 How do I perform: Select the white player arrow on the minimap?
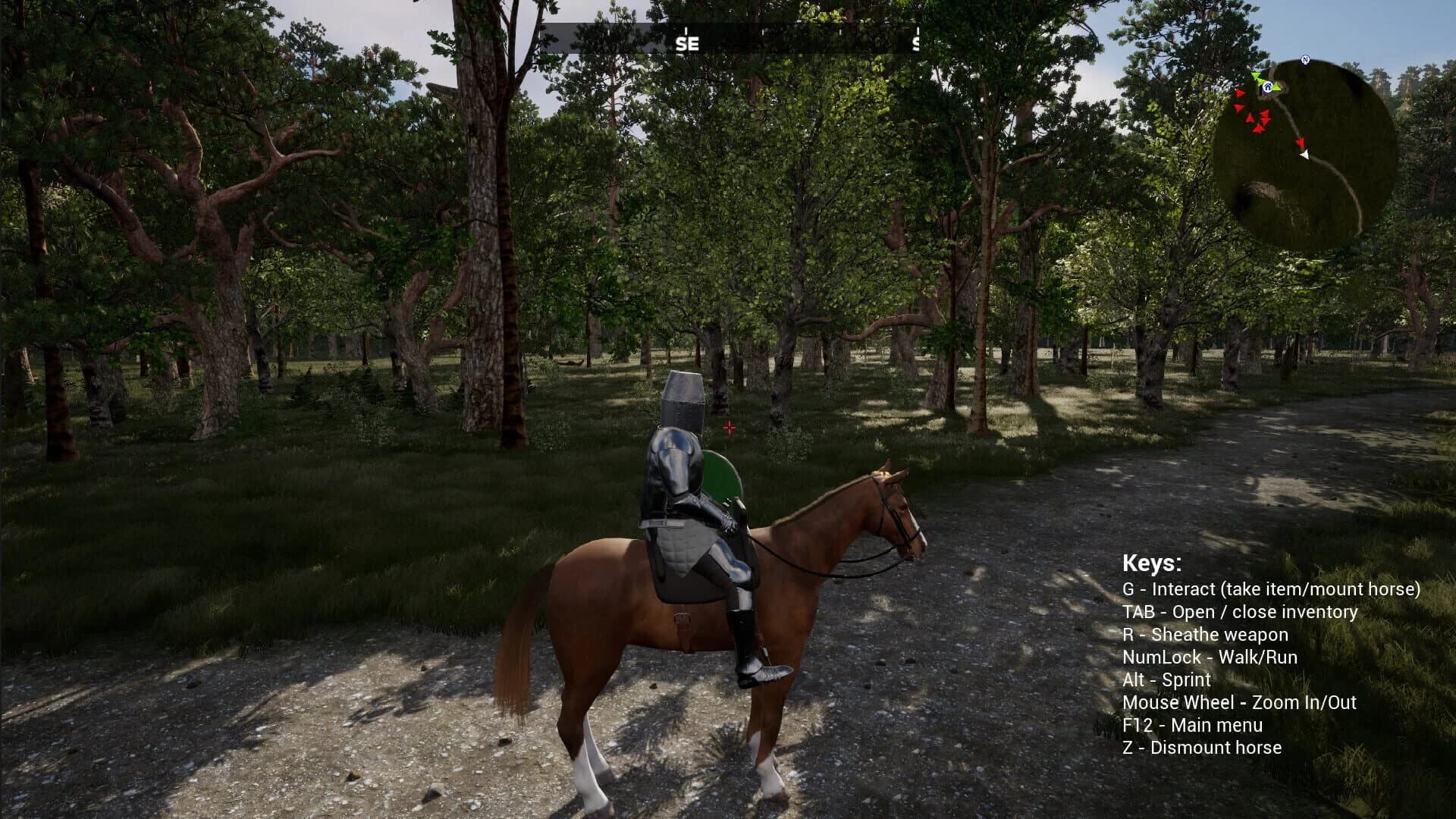[1305, 154]
